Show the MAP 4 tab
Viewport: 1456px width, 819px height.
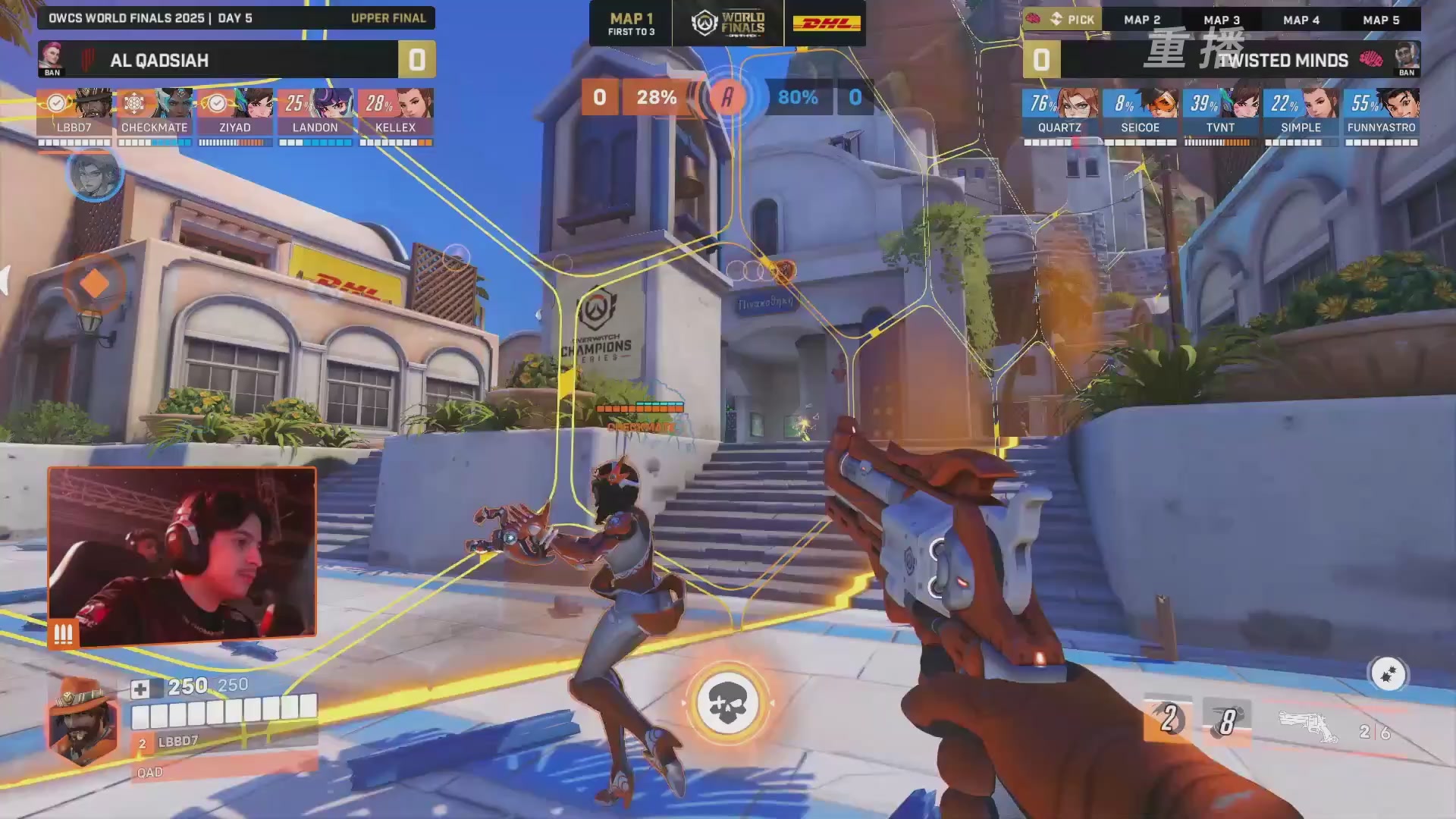[x=1301, y=20]
